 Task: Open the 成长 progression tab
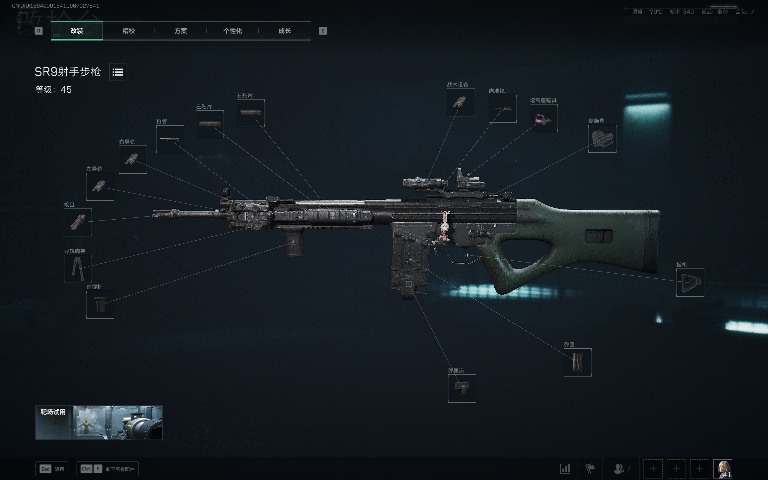tap(284, 31)
